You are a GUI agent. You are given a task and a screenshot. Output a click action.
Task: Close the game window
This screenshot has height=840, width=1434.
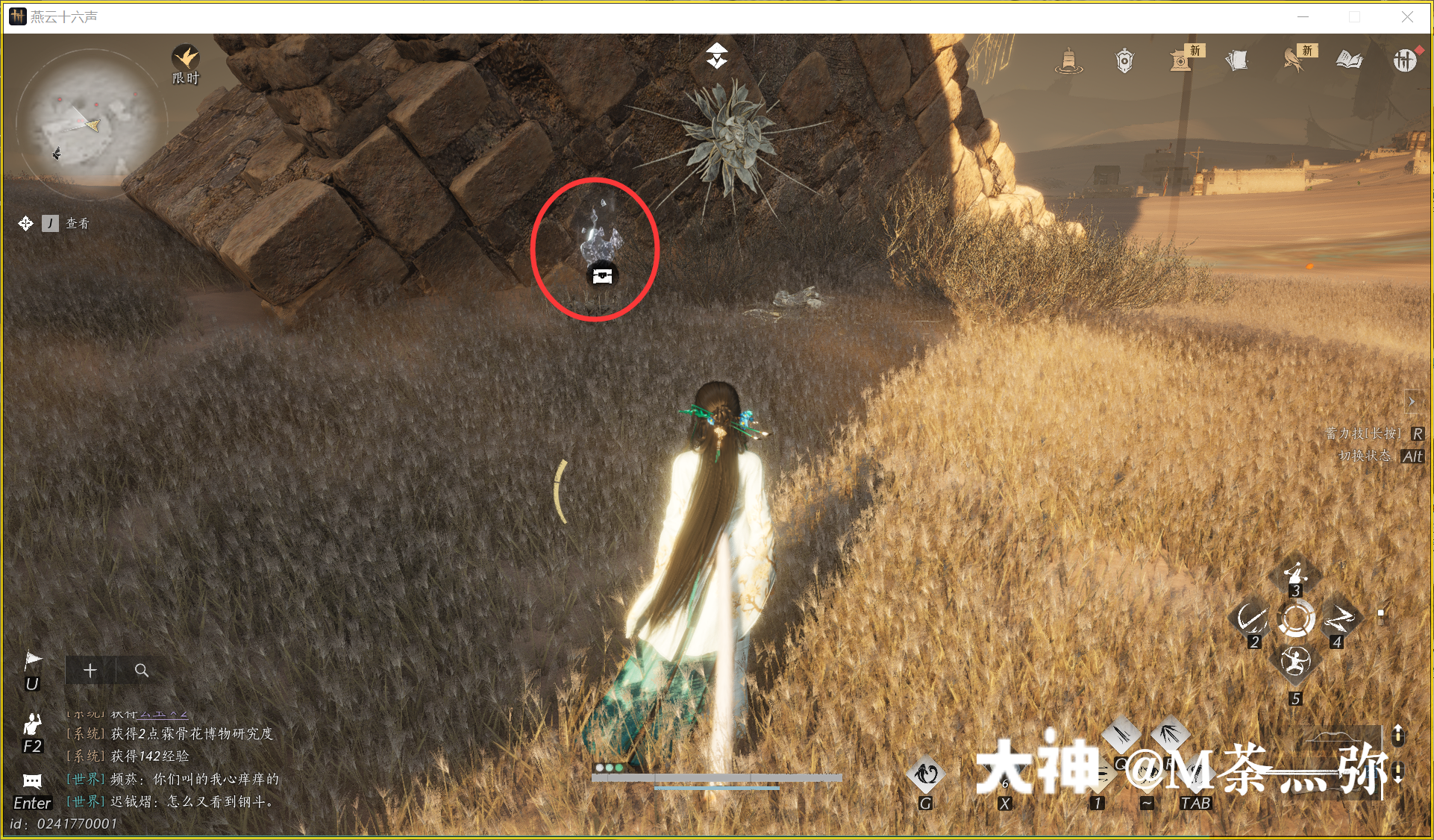1407,16
